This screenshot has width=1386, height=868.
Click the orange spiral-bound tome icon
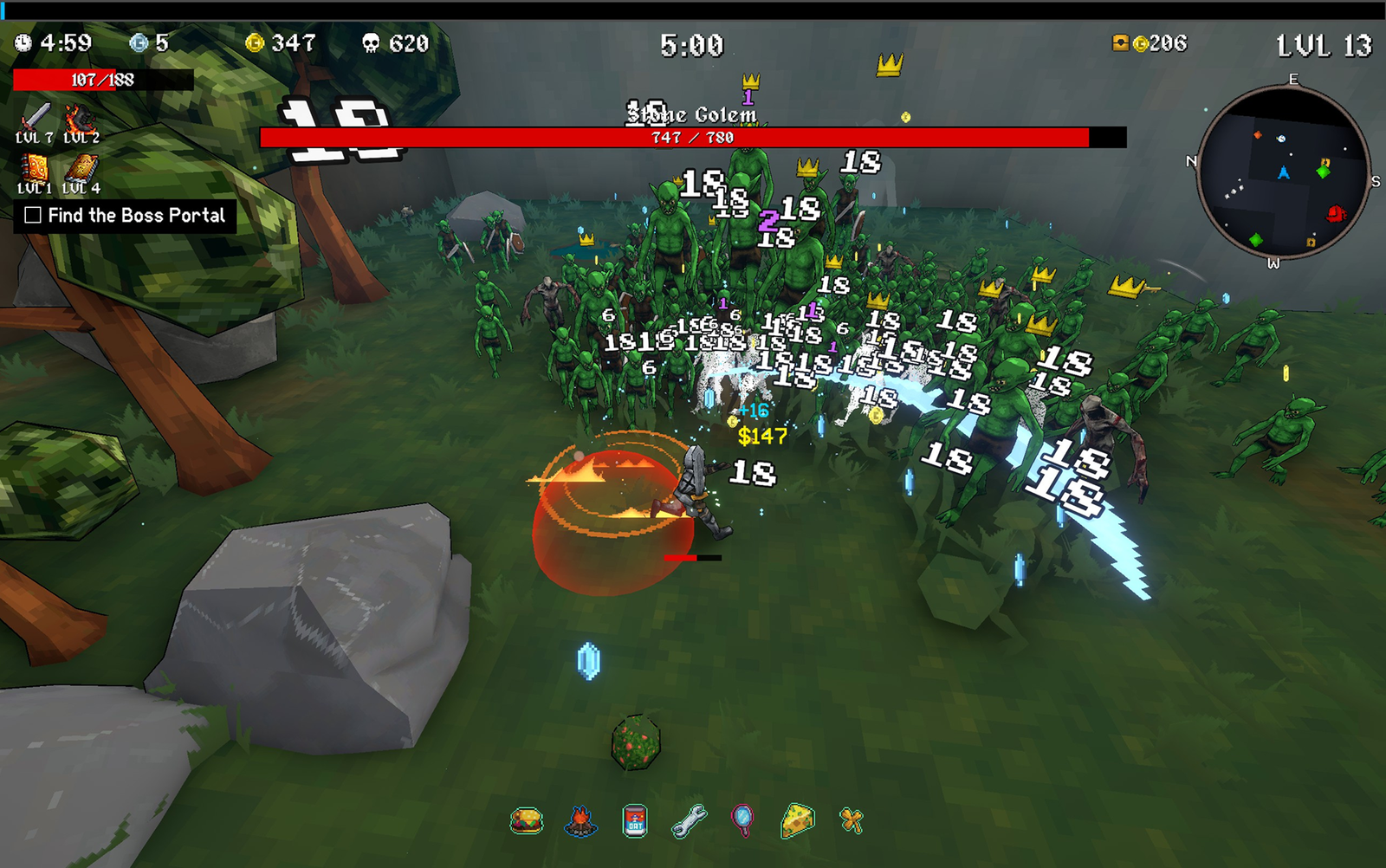tap(35, 167)
